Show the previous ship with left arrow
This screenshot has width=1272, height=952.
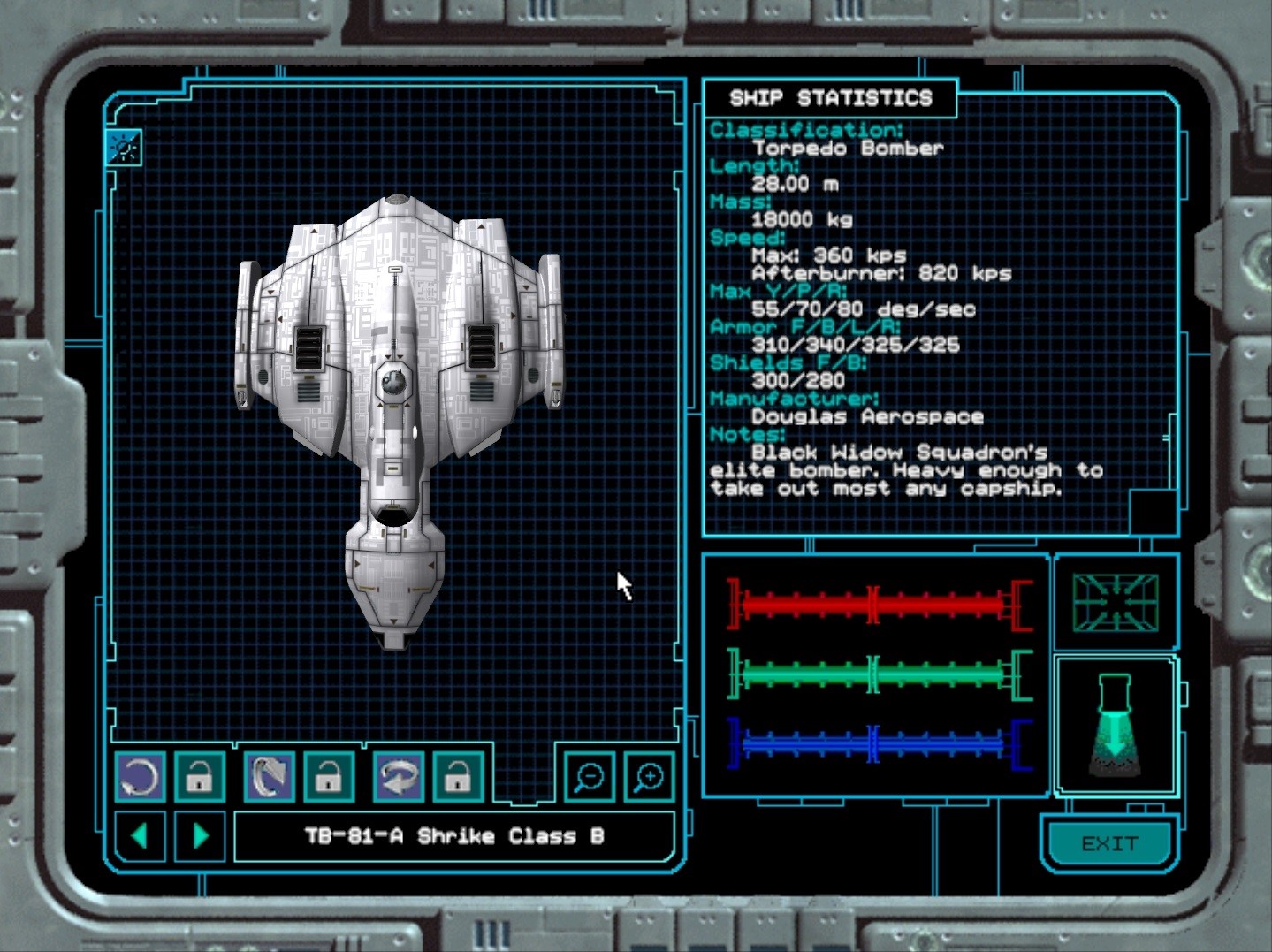pyautogui.click(x=140, y=836)
